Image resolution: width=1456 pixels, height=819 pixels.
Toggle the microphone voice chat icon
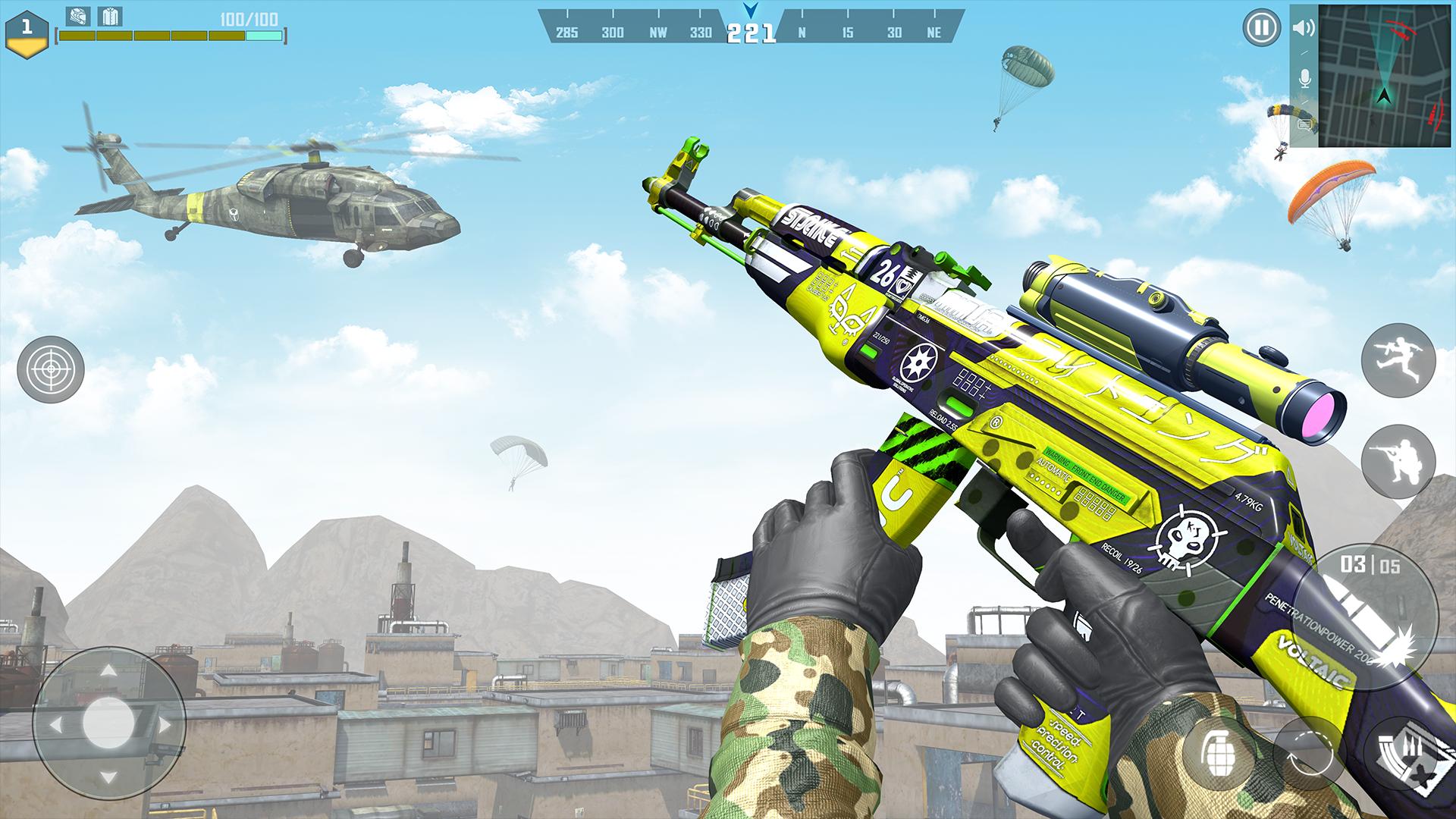[1304, 78]
